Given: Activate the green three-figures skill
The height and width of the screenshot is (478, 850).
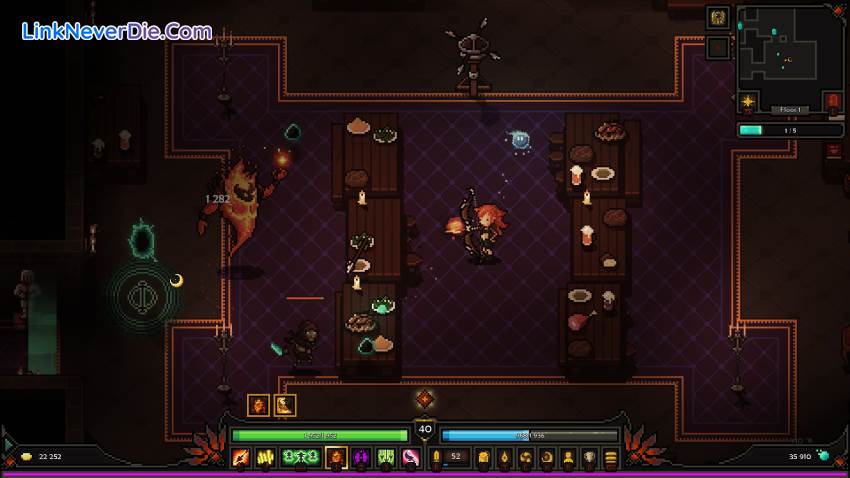Looking at the screenshot, I should tap(301, 458).
